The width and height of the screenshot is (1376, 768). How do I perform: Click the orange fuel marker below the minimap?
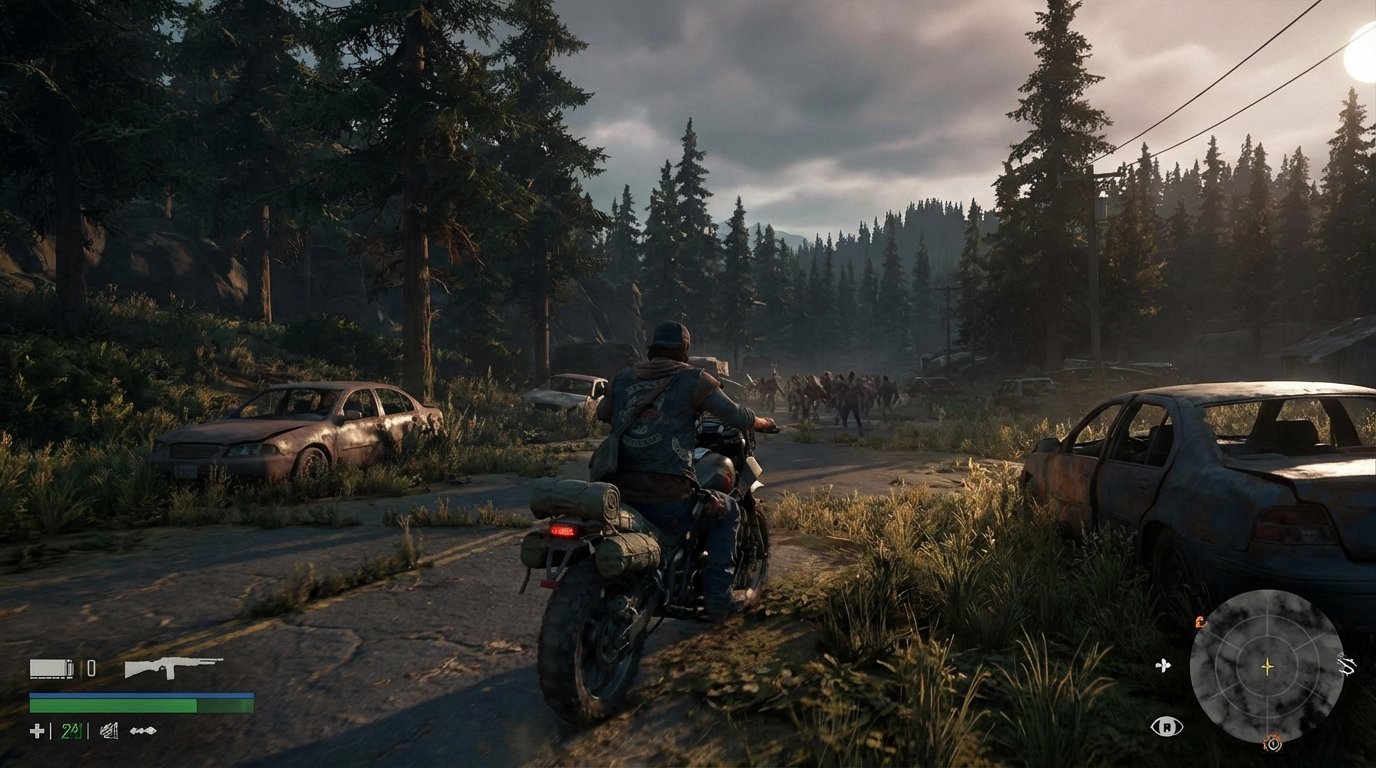(1272, 743)
